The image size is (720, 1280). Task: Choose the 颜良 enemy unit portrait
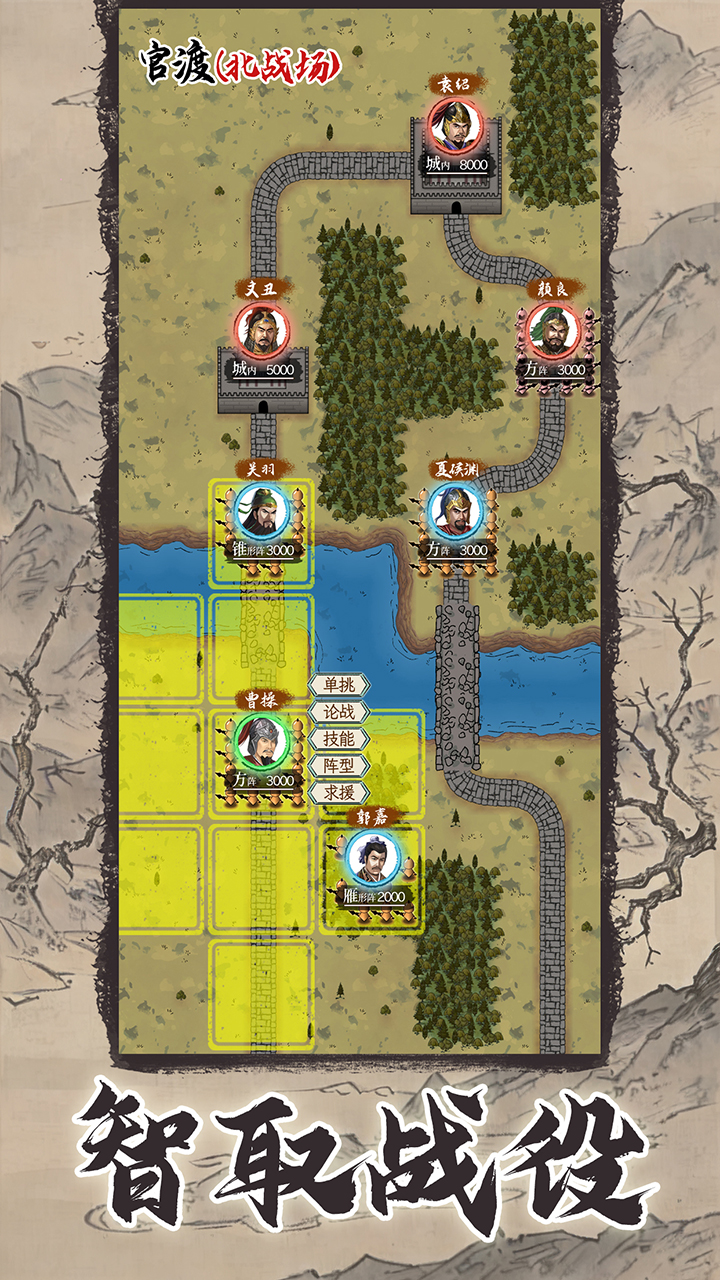click(553, 330)
